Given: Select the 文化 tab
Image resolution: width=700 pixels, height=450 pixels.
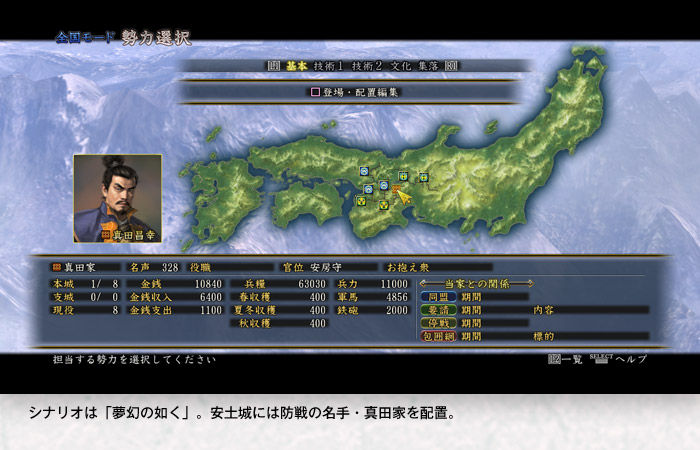Looking at the screenshot, I should [400, 65].
